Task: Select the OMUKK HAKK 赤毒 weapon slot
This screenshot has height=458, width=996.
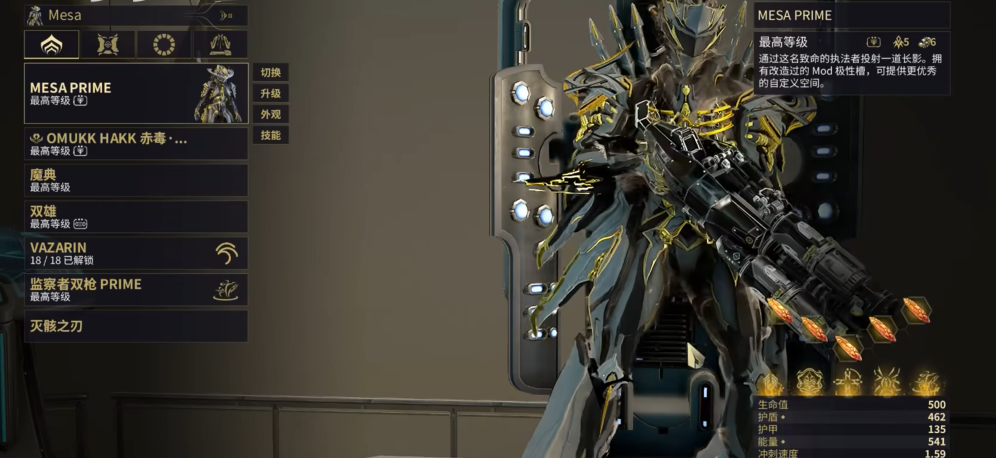Action: 135,144
